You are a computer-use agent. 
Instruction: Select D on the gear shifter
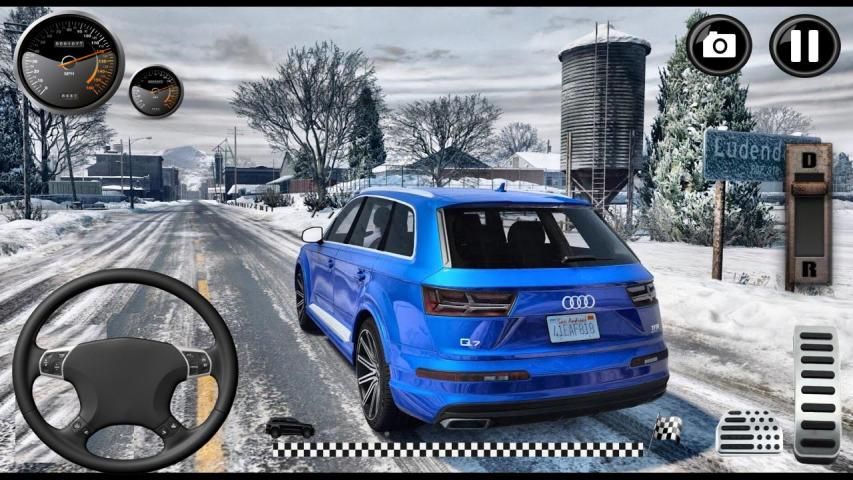click(x=808, y=160)
